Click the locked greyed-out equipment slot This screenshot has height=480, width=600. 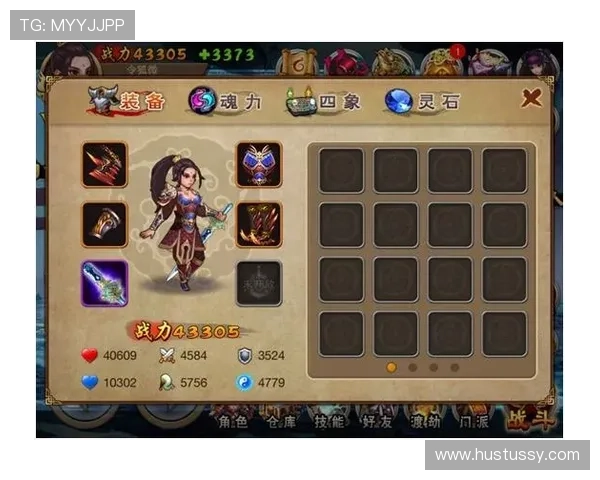tap(258, 283)
